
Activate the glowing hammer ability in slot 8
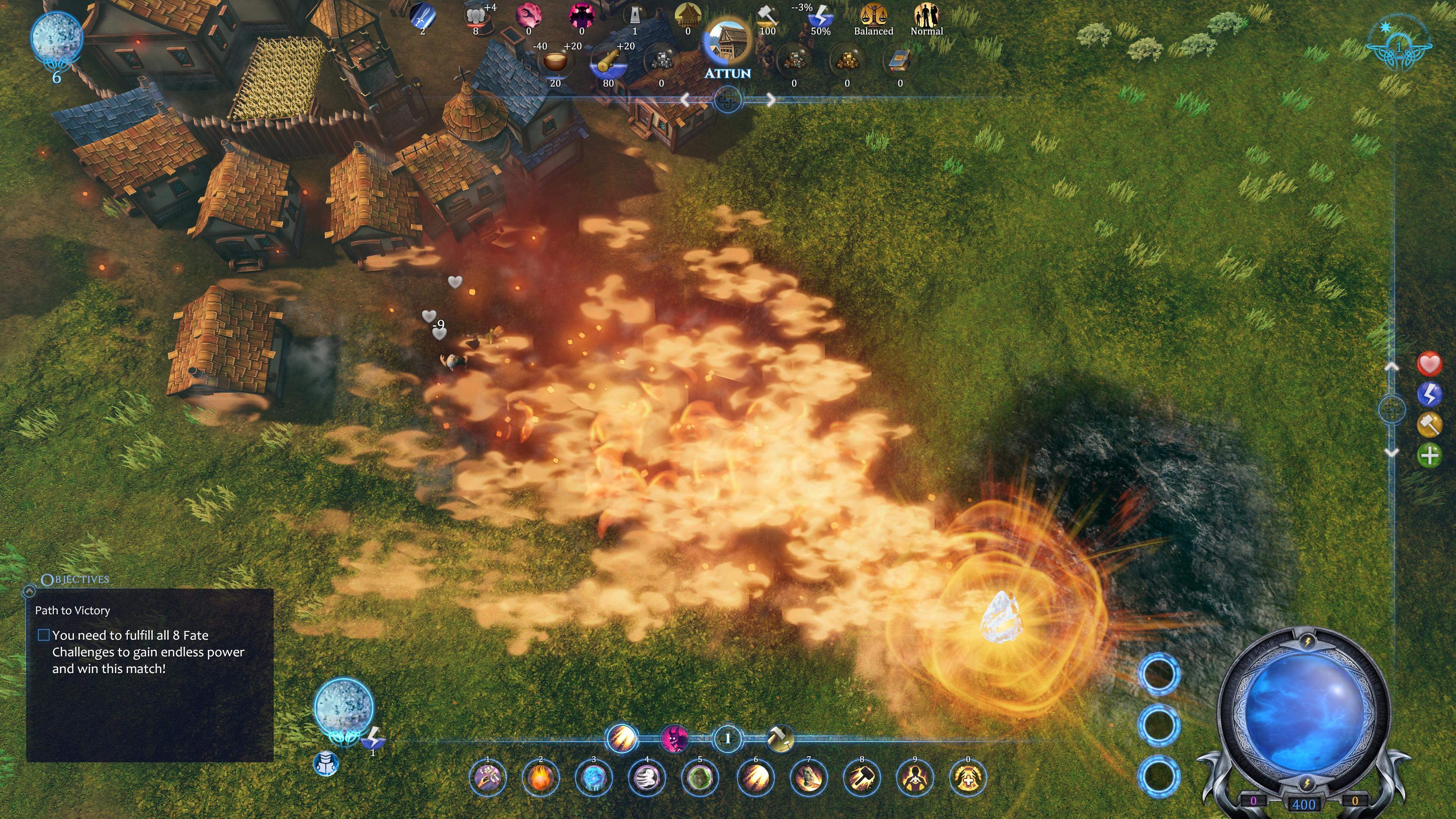click(x=862, y=778)
